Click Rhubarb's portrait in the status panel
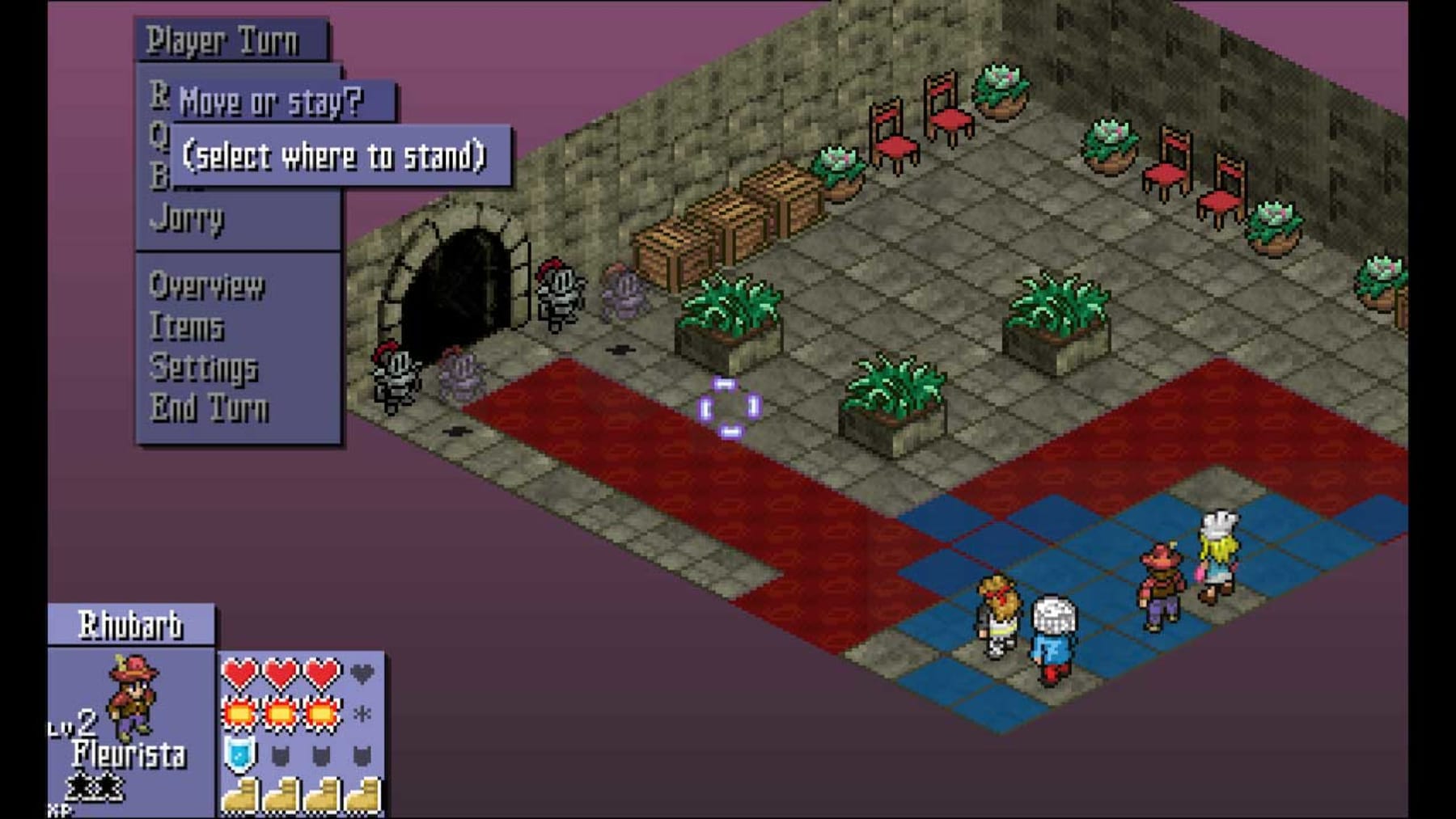This screenshot has height=819, width=1456. pos(133,697)
